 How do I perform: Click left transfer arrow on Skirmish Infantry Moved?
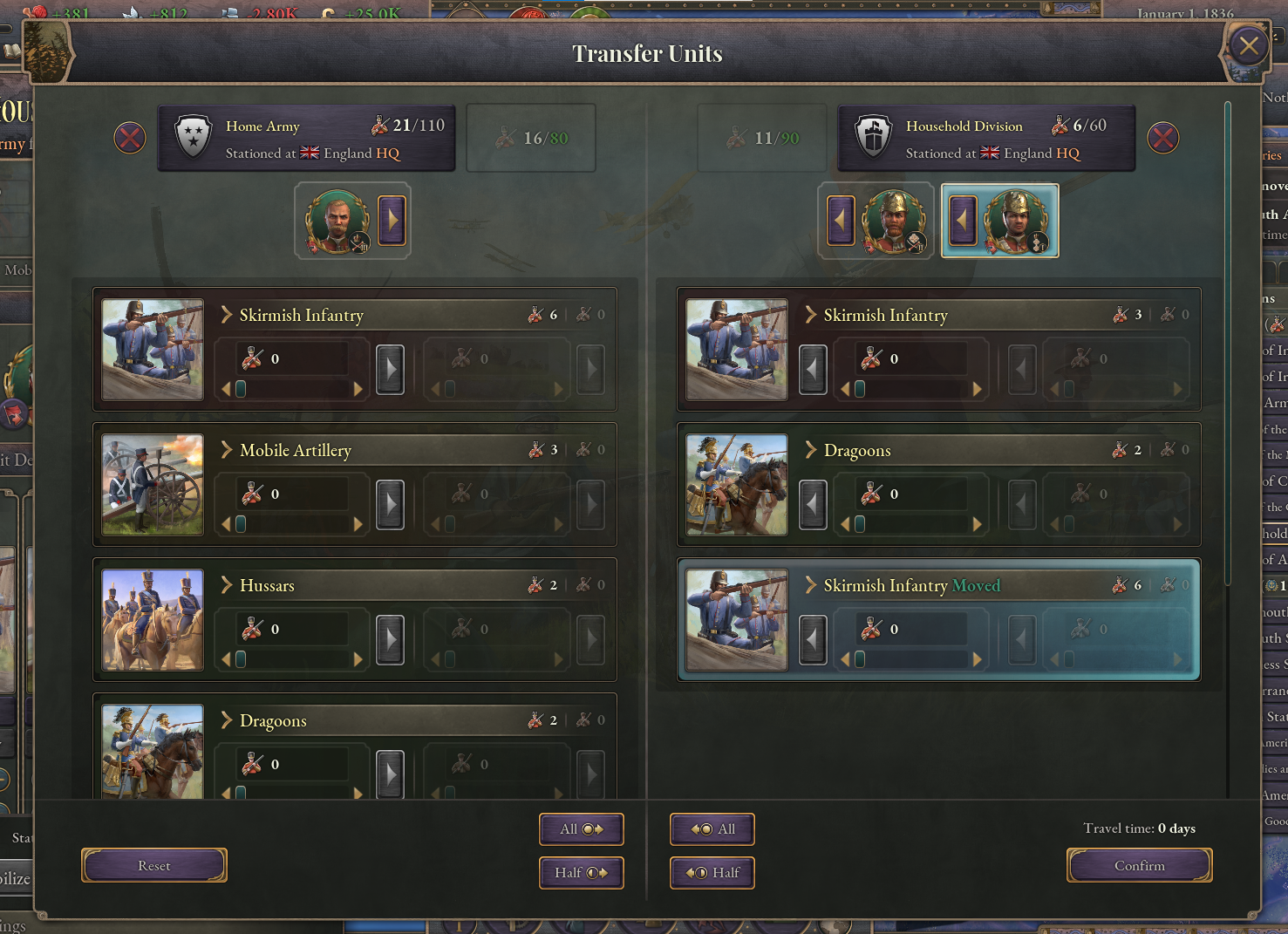click(812, 638)
